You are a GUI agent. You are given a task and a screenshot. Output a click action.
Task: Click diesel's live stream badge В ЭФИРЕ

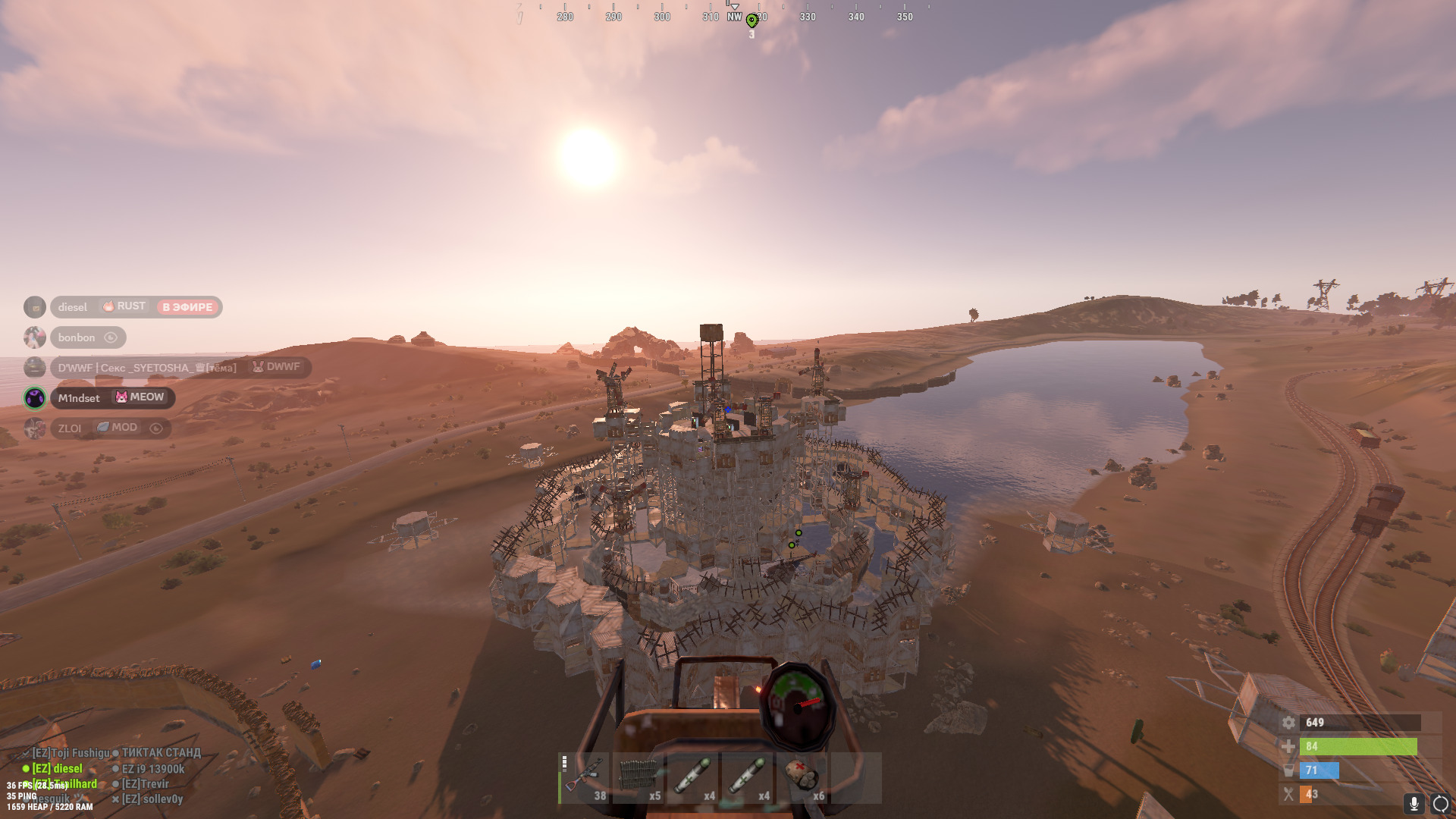(187, 307)
